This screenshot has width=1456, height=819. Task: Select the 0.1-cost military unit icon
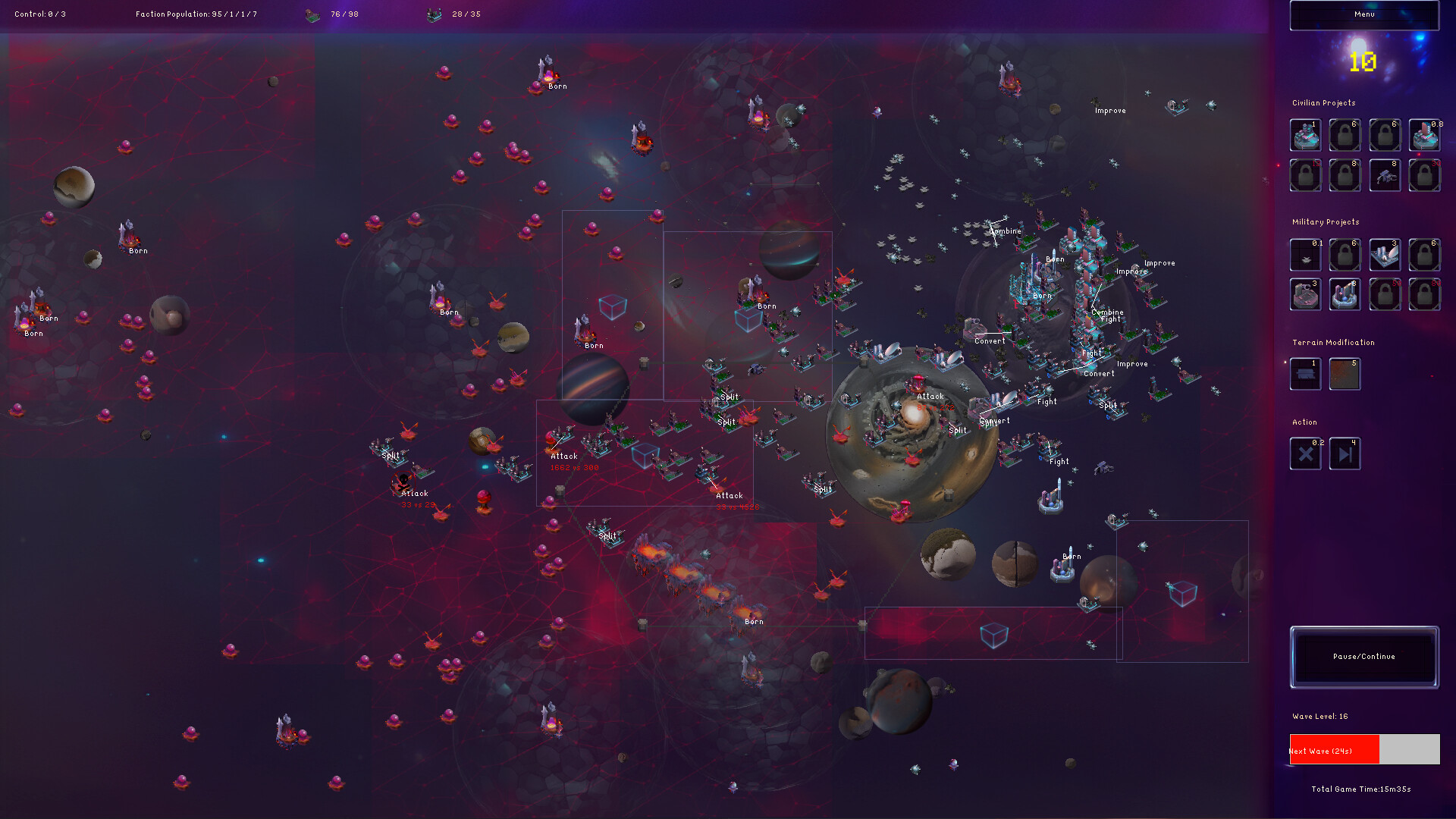click(1305, 255)
